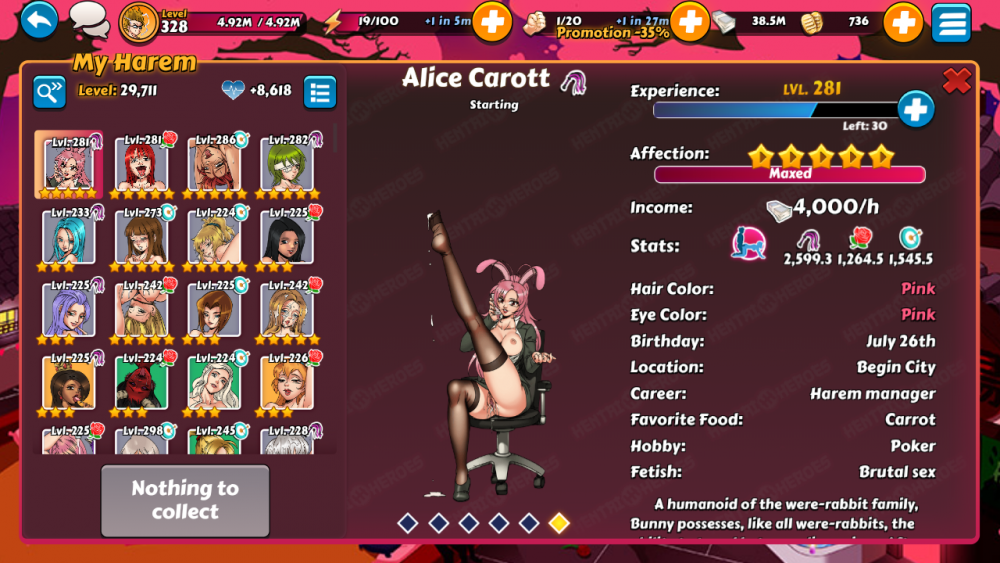Screen dimensions: 1000x563
Task: Select the yellow highlighted pose diamond
Action: click(x=559, y=522)
